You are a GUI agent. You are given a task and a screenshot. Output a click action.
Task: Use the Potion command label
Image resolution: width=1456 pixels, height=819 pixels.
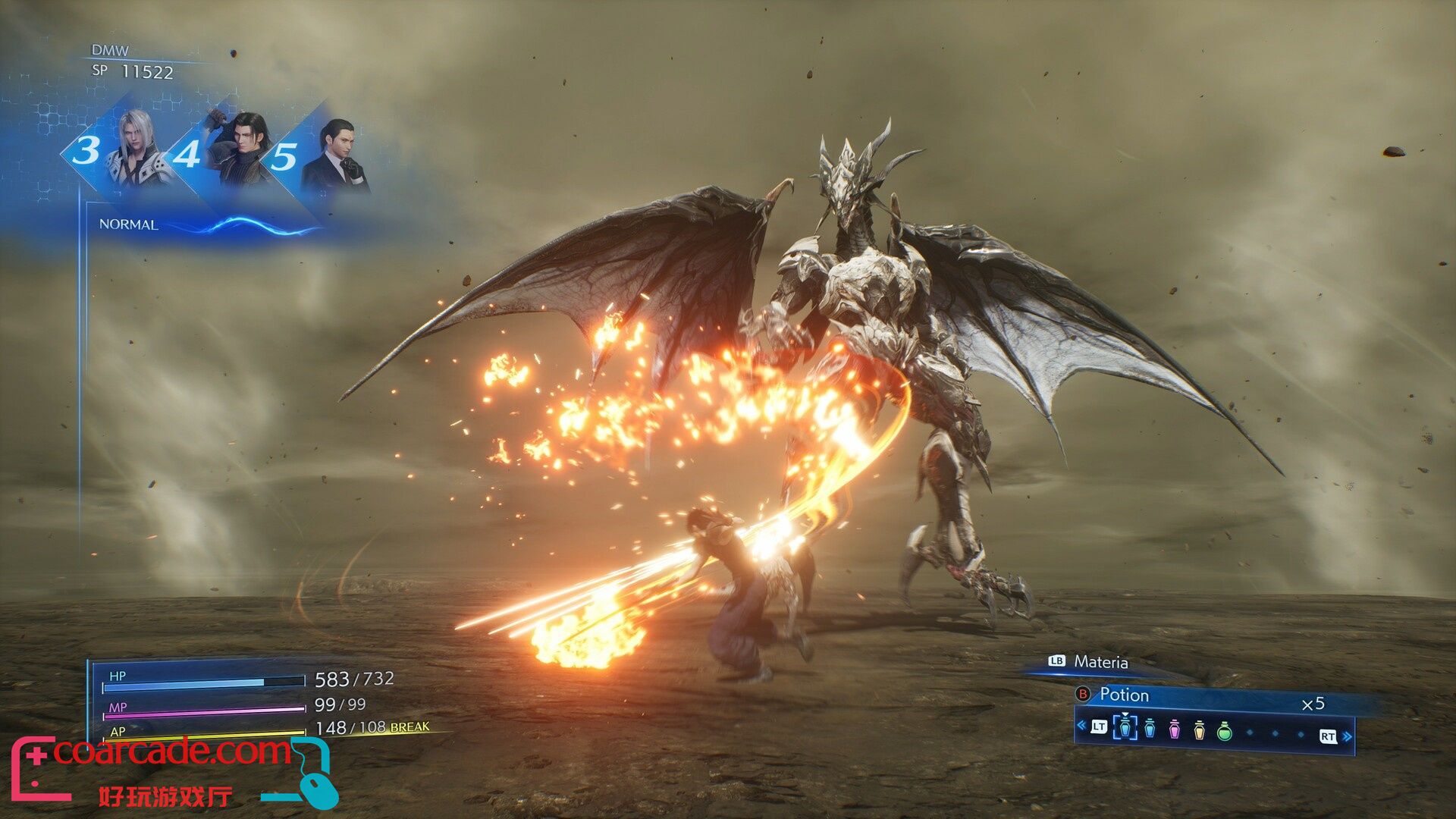[x=1124, y=695]
